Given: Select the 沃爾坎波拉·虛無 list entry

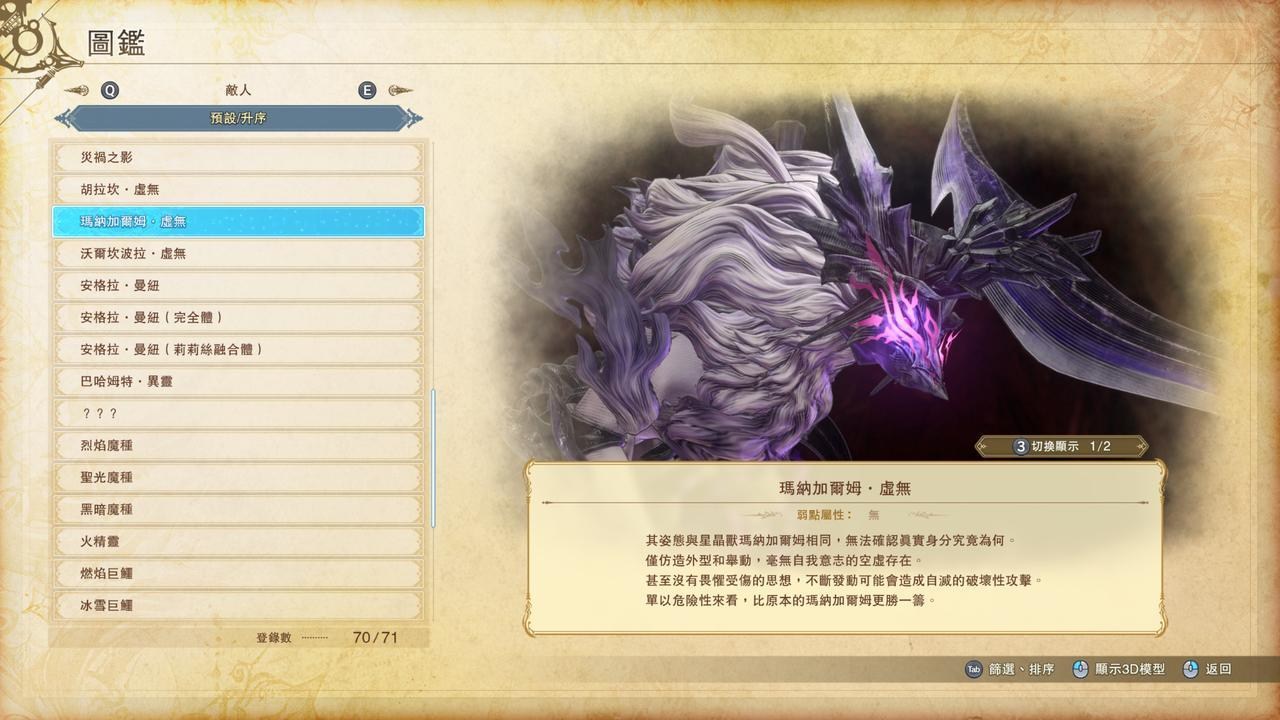Looking at the screenshot, I should (x=236, y=254).
